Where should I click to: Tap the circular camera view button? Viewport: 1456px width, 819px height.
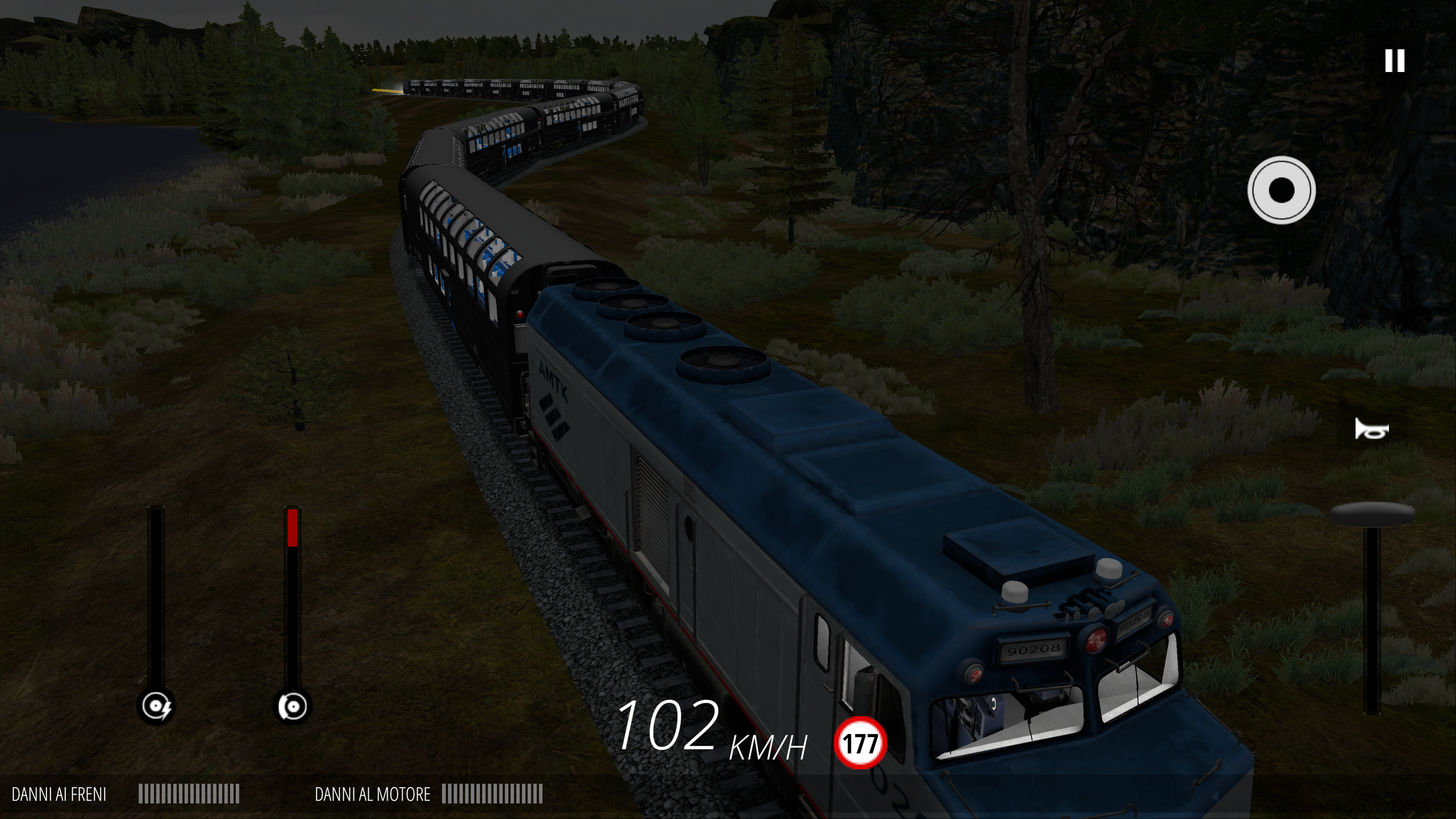pyautogui.click(x=1281, y=190)
